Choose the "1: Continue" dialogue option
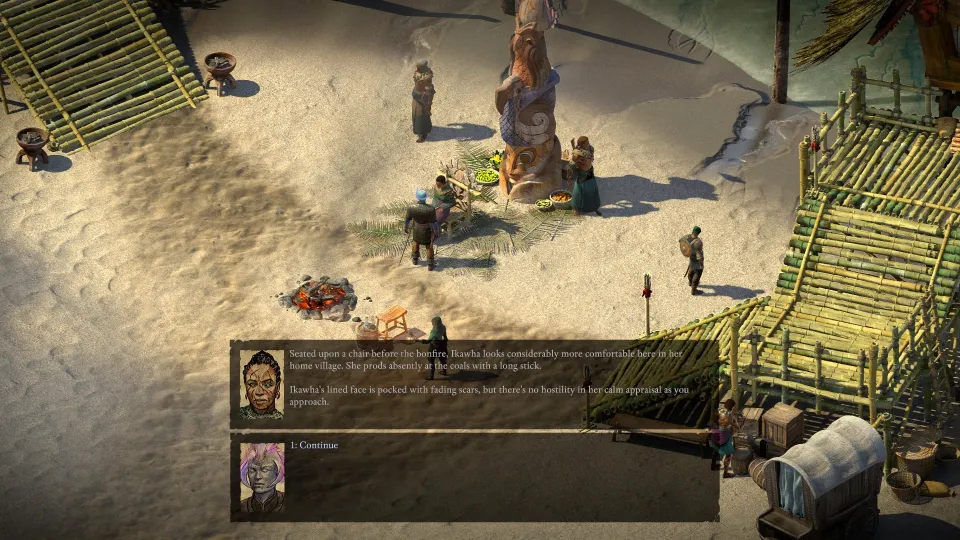Screen dimensions: 960x540 click(x=314, y=445)
